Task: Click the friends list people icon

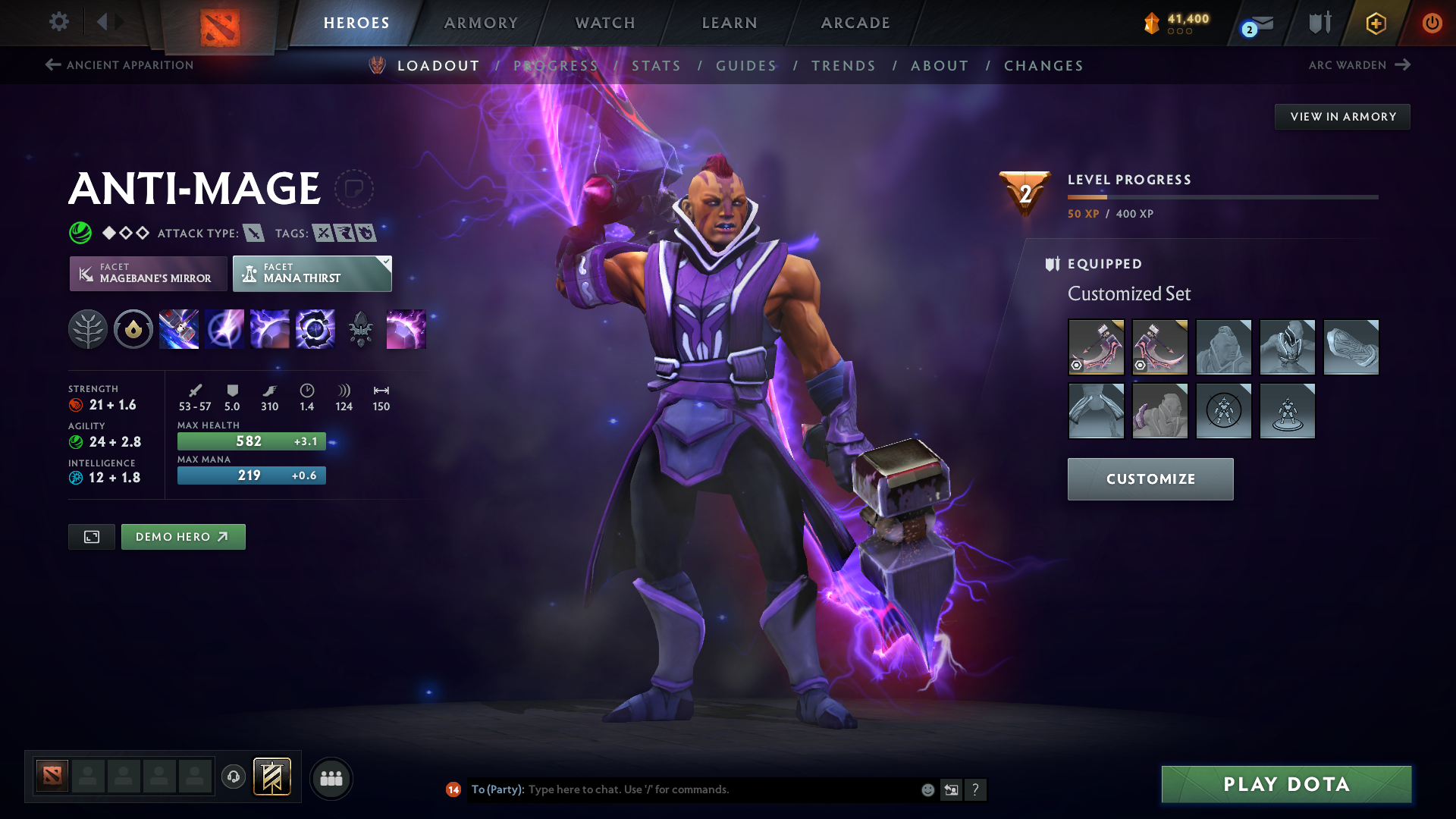Action: click(x=331, y=777)
